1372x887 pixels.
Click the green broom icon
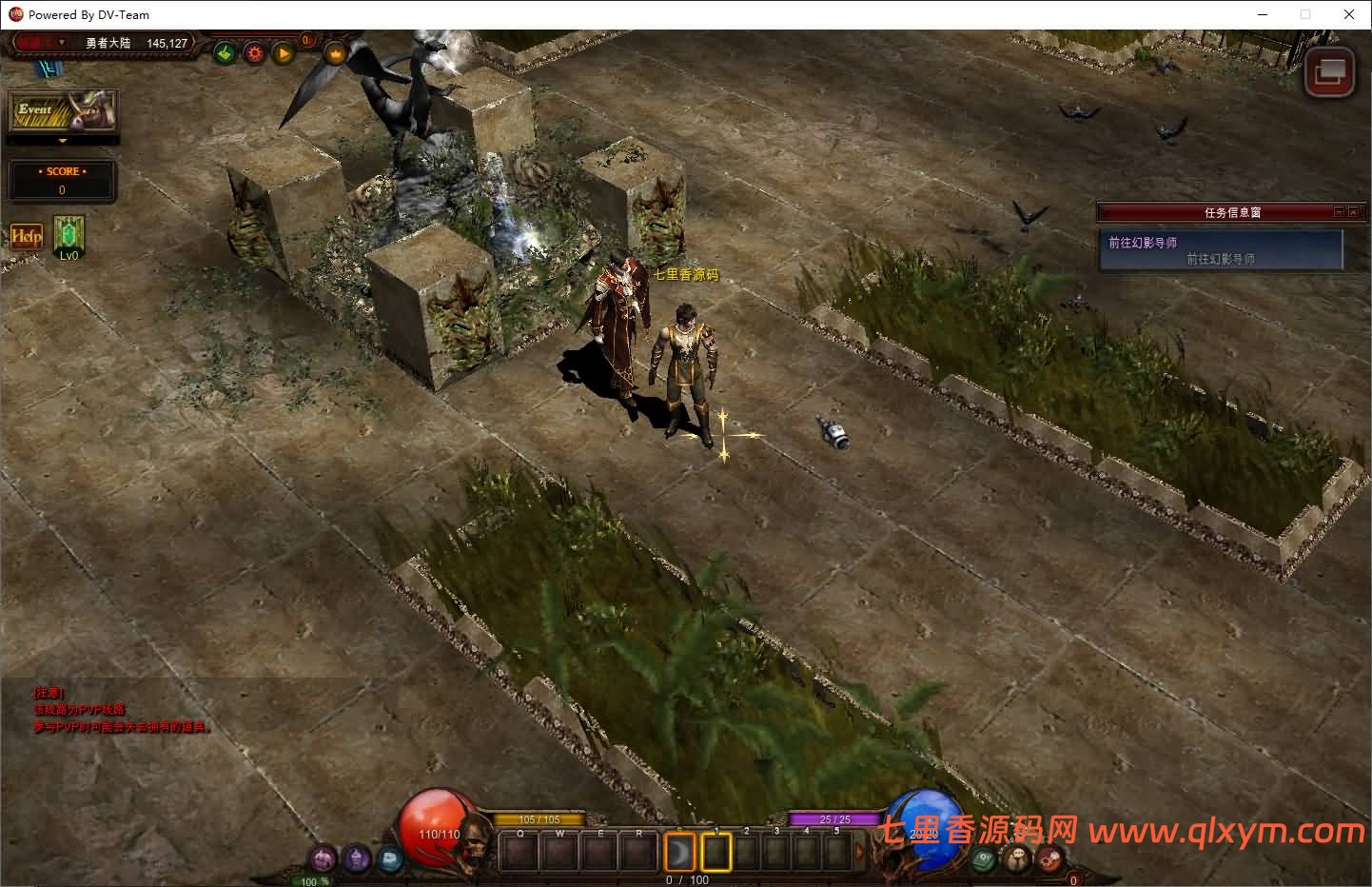[x=225, y=53]
